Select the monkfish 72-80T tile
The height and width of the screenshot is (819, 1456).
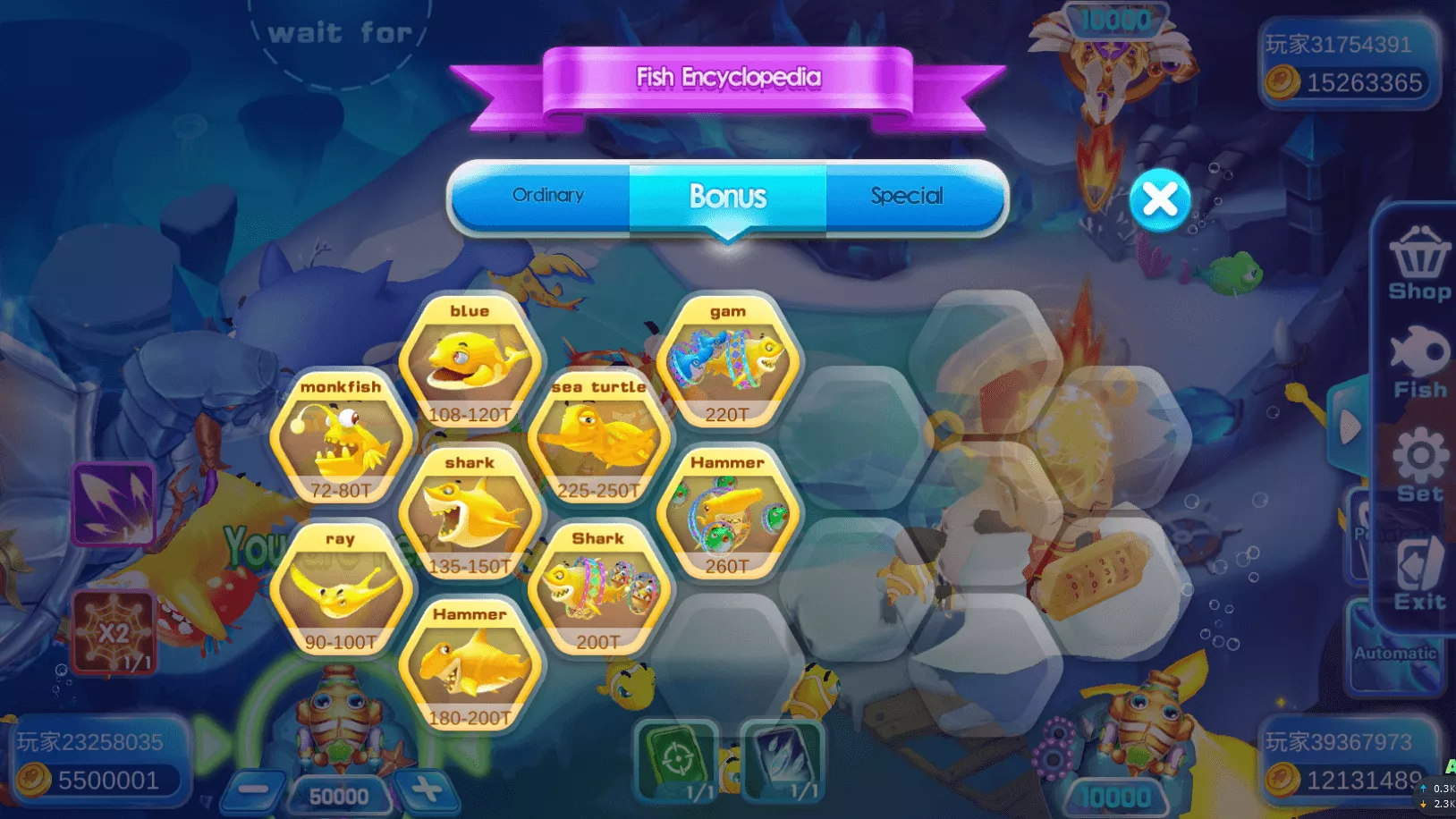(341, 439)
